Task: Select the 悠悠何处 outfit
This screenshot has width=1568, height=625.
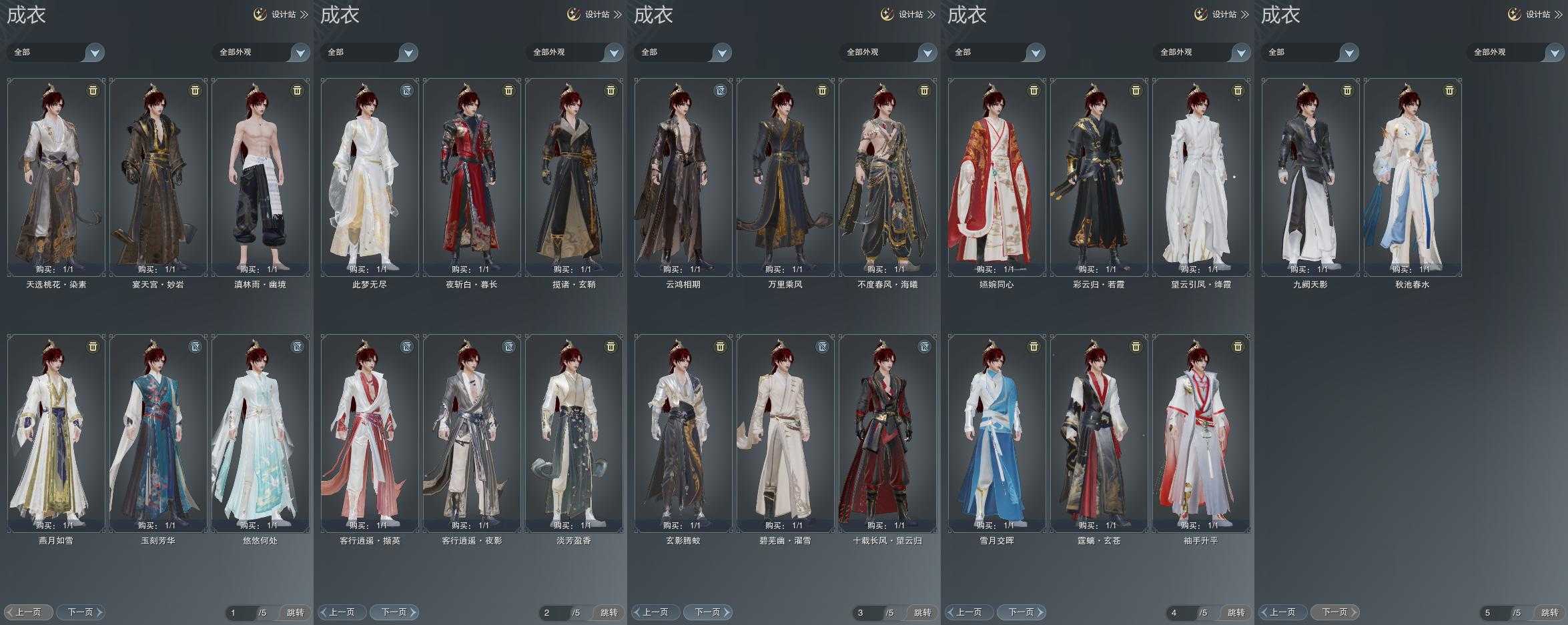Action: pyautogui.click(x=260, y=433)
